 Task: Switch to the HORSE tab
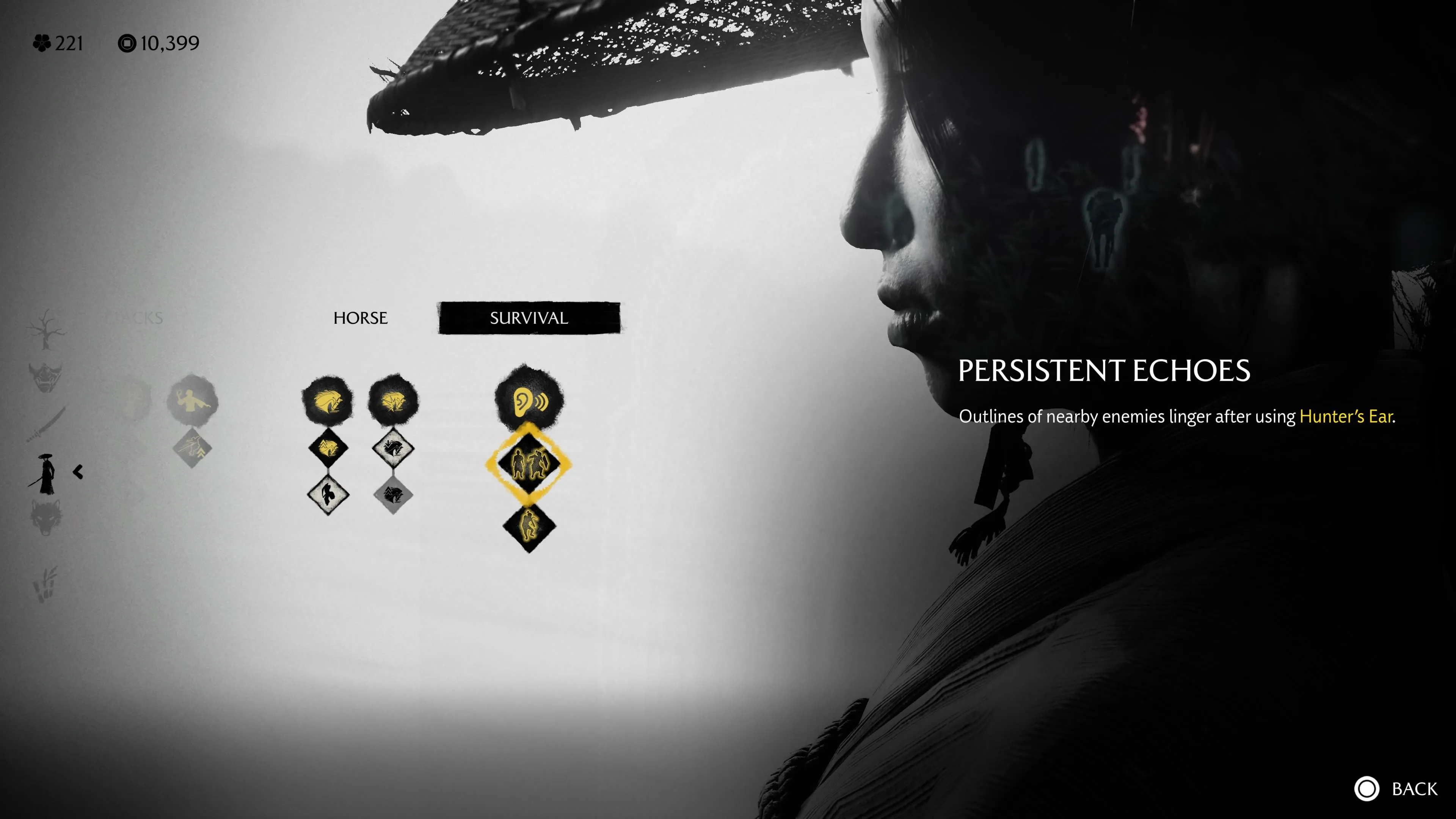pos(360,318)
